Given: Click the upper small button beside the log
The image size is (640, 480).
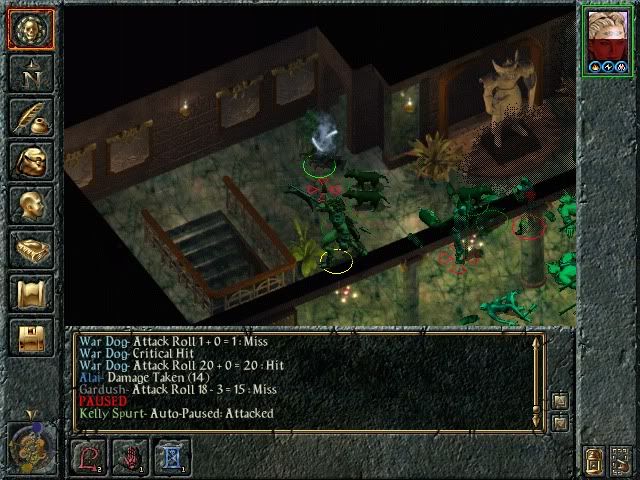Looking at the screenshot, I should [x=560, y=400].
